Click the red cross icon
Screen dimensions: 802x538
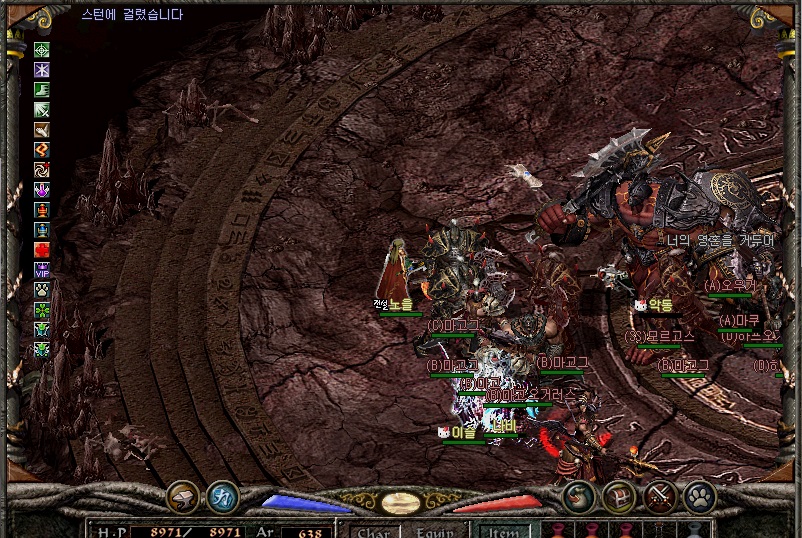(42, 249)
